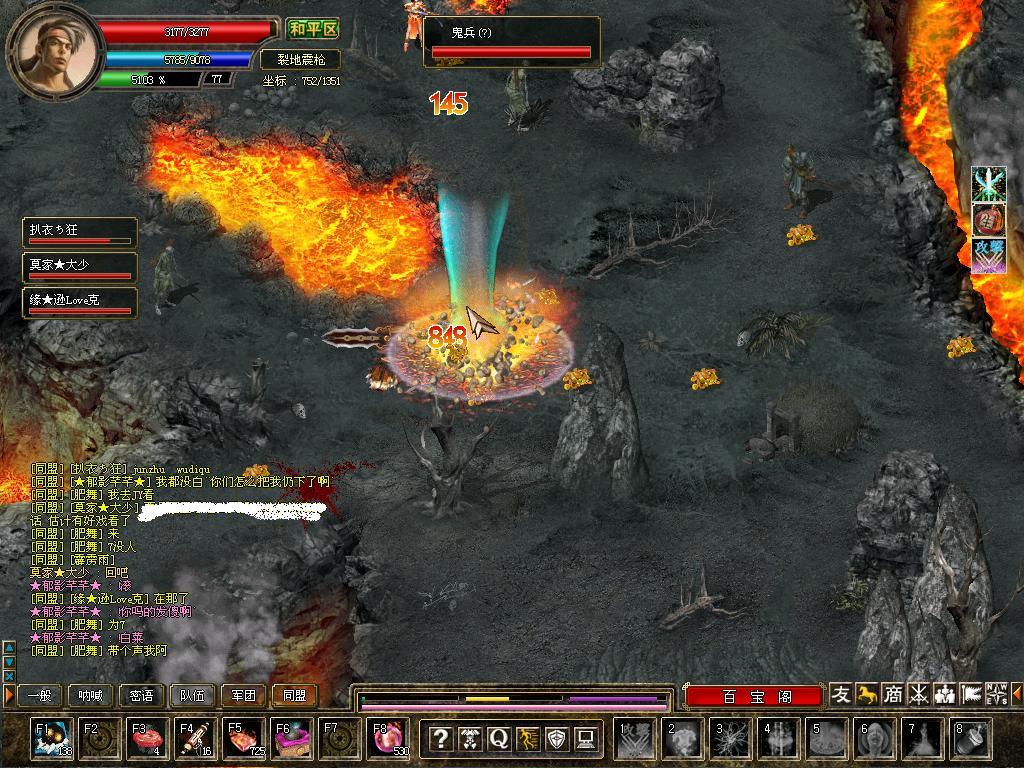Click the 鬼兵 target frame
1024x768 pixels.
click(x=512, y=41)
